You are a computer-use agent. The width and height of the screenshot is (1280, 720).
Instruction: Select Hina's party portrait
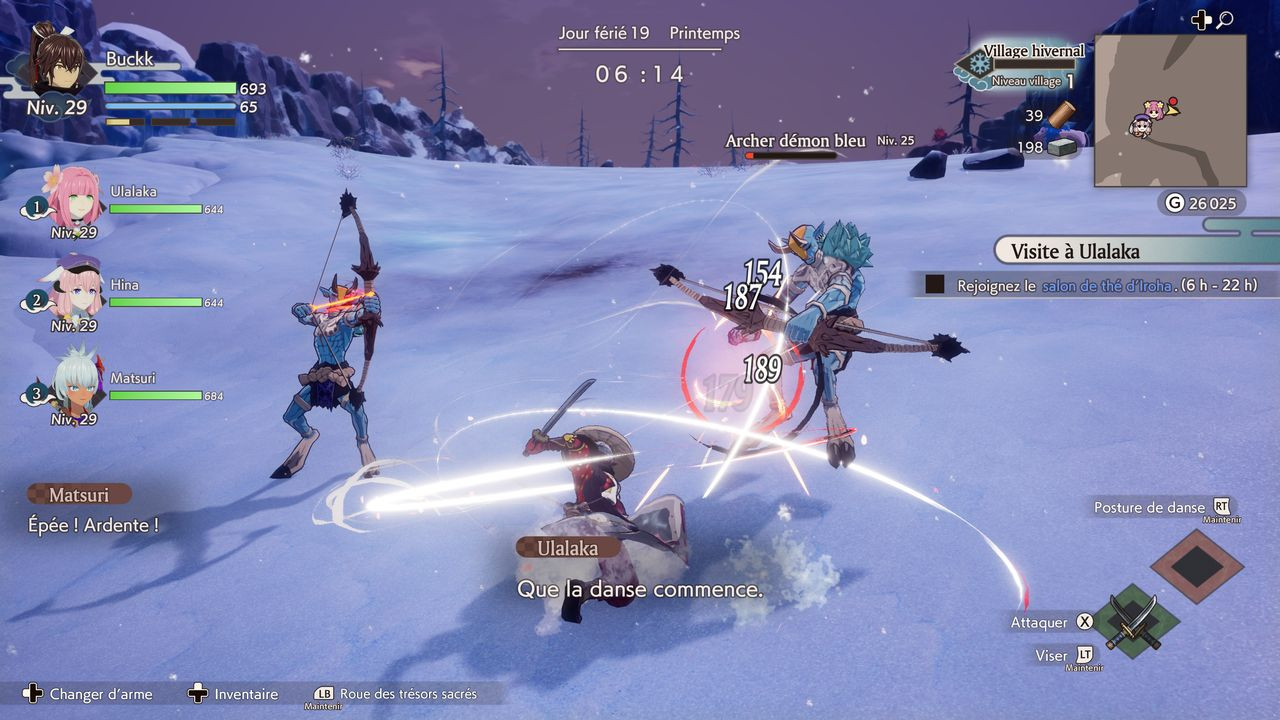point(75,289)
